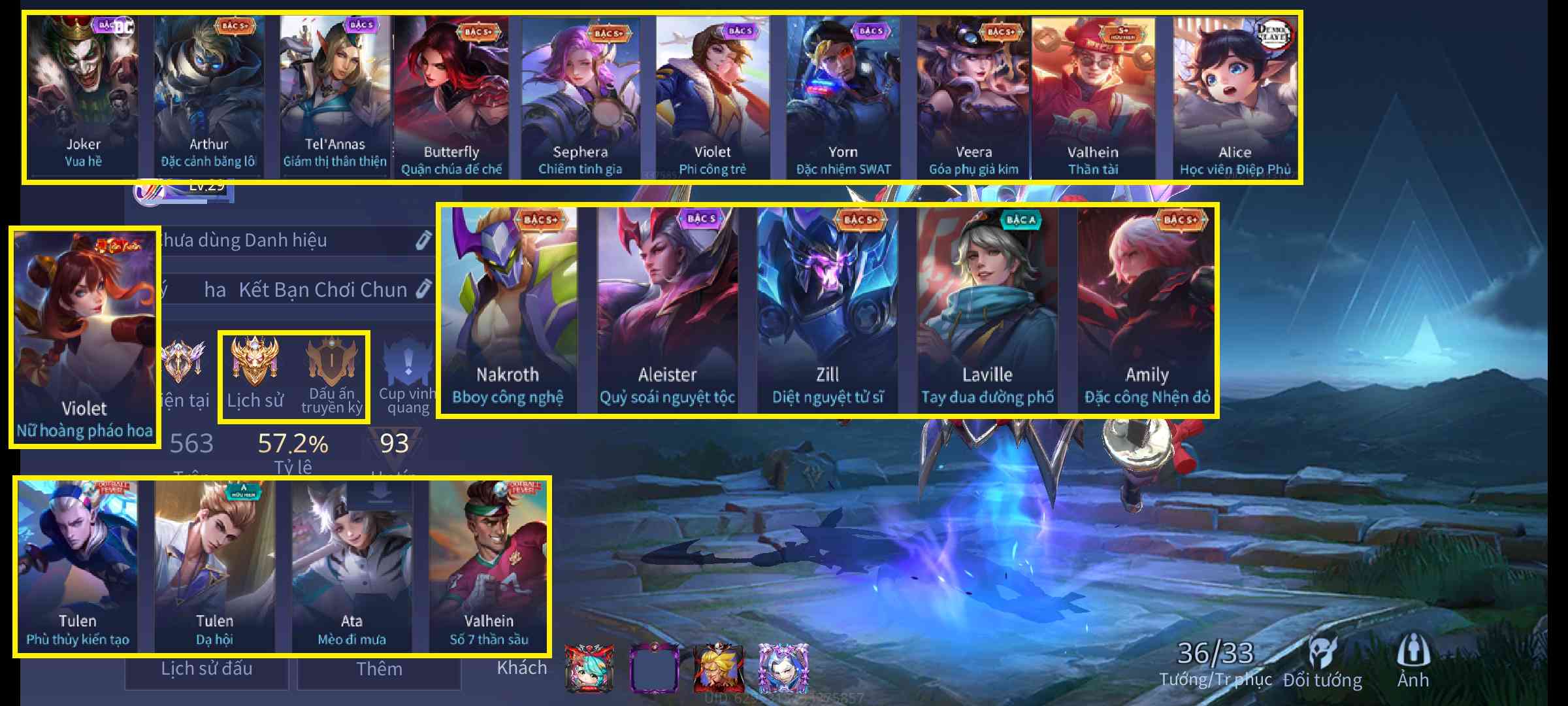Edit the Danh hiệu title field
The image size is (1568, 706).
(x=423, y=240)
